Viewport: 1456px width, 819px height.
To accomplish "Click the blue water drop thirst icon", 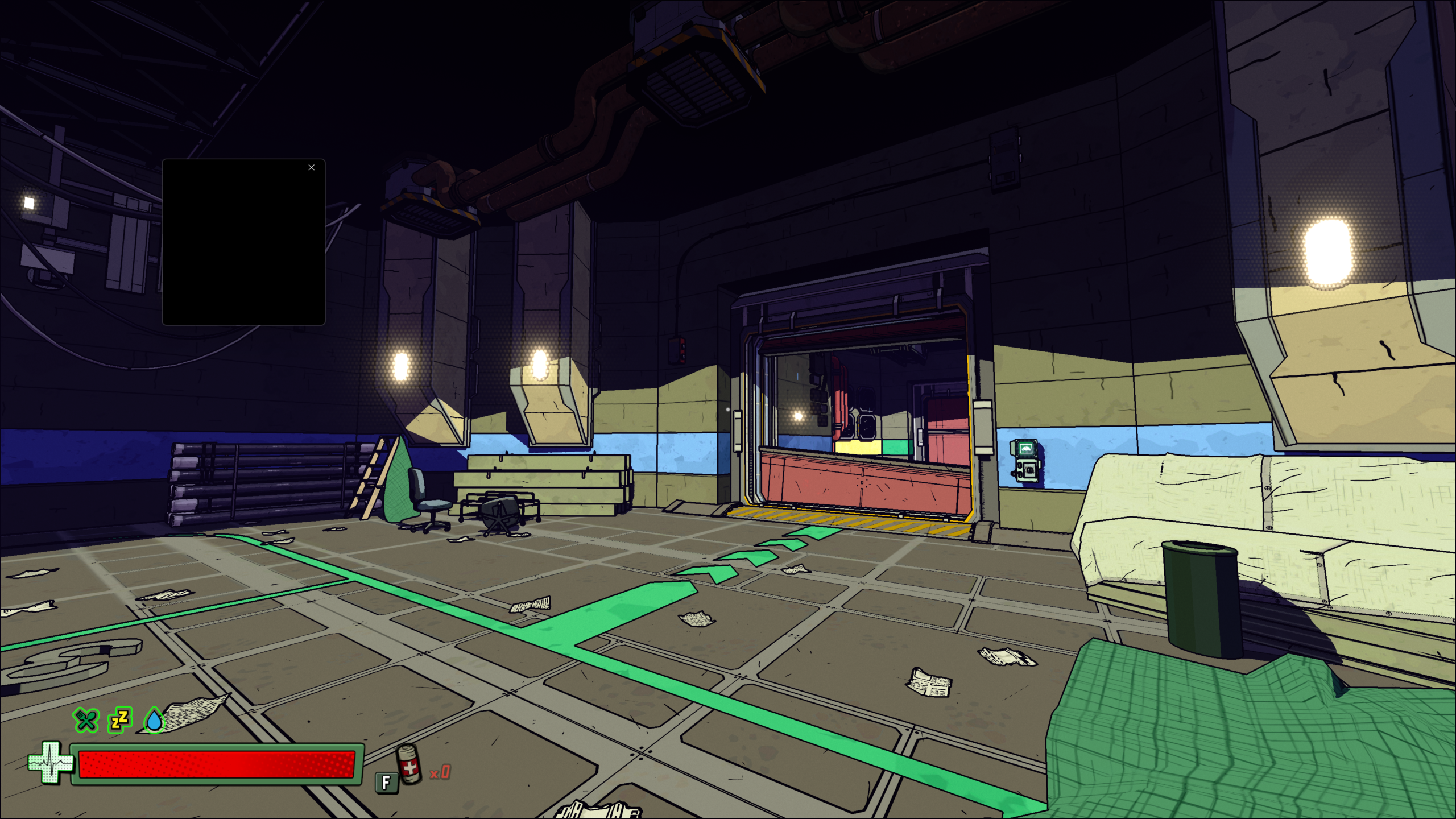I will point(154,720).
